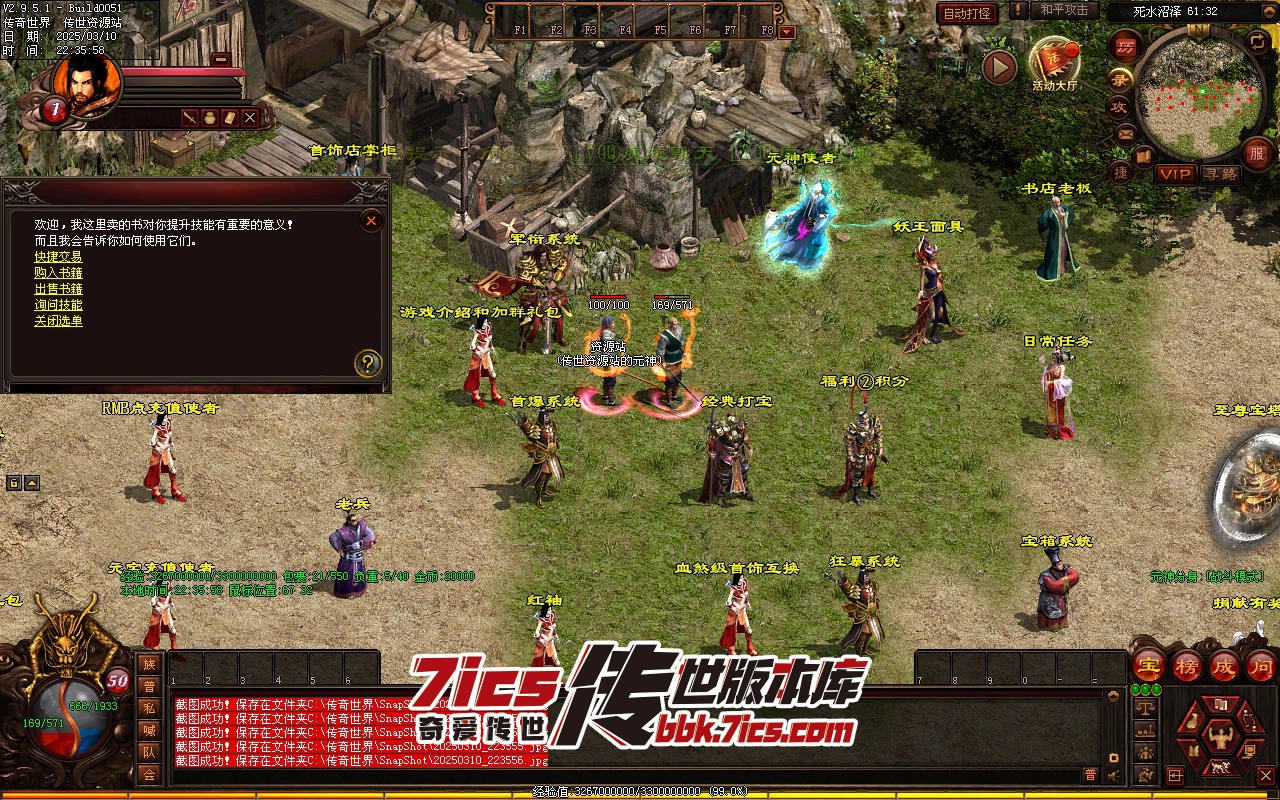The image size is (1280, 800).
Task: Open the 活动大厅 activity hall
Action: [x=1055, y=63]
